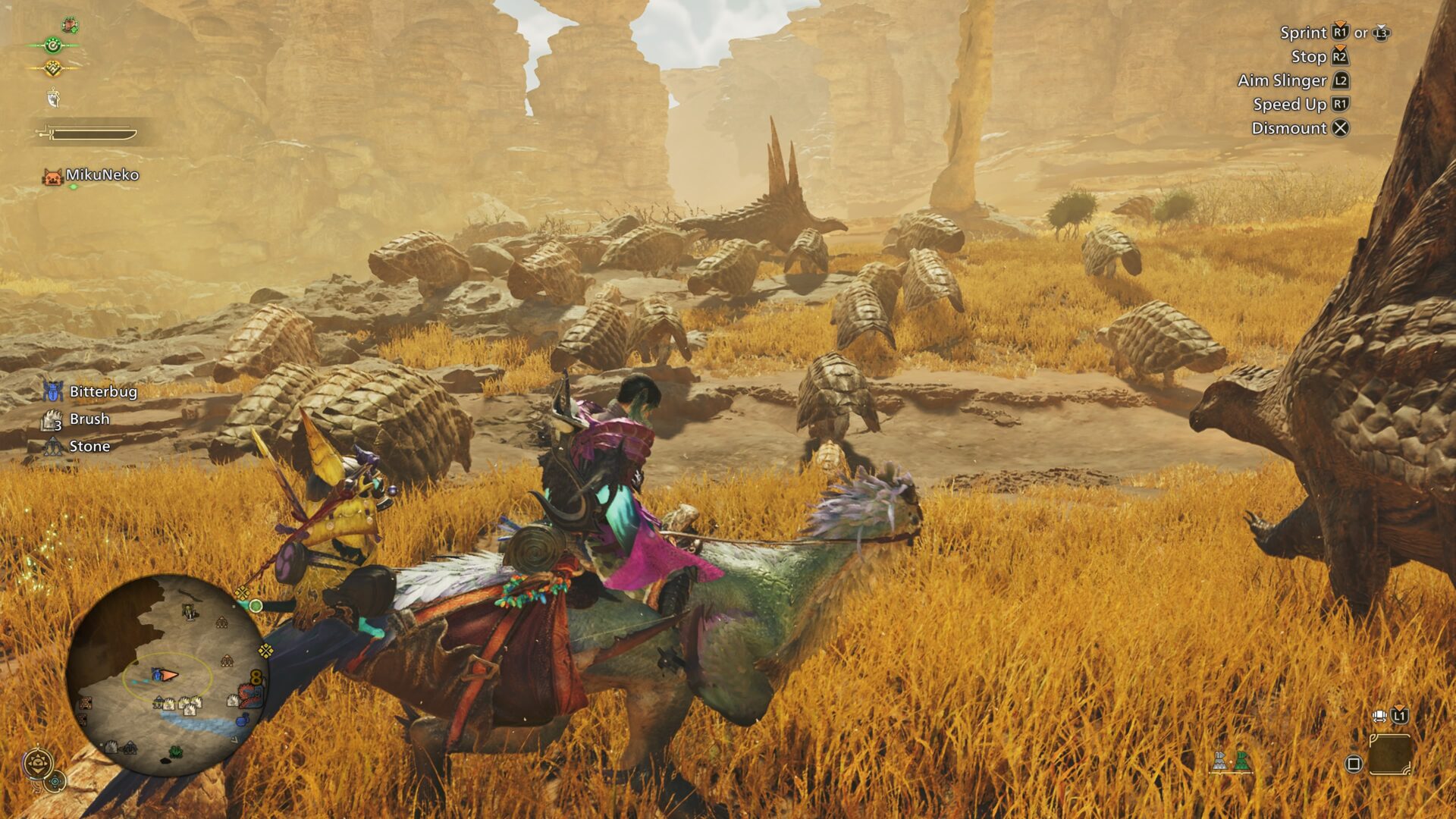This screenshot has width=1456, height=819.
Task: Click the orange player arrow on minimap
Action: point(168,676)
